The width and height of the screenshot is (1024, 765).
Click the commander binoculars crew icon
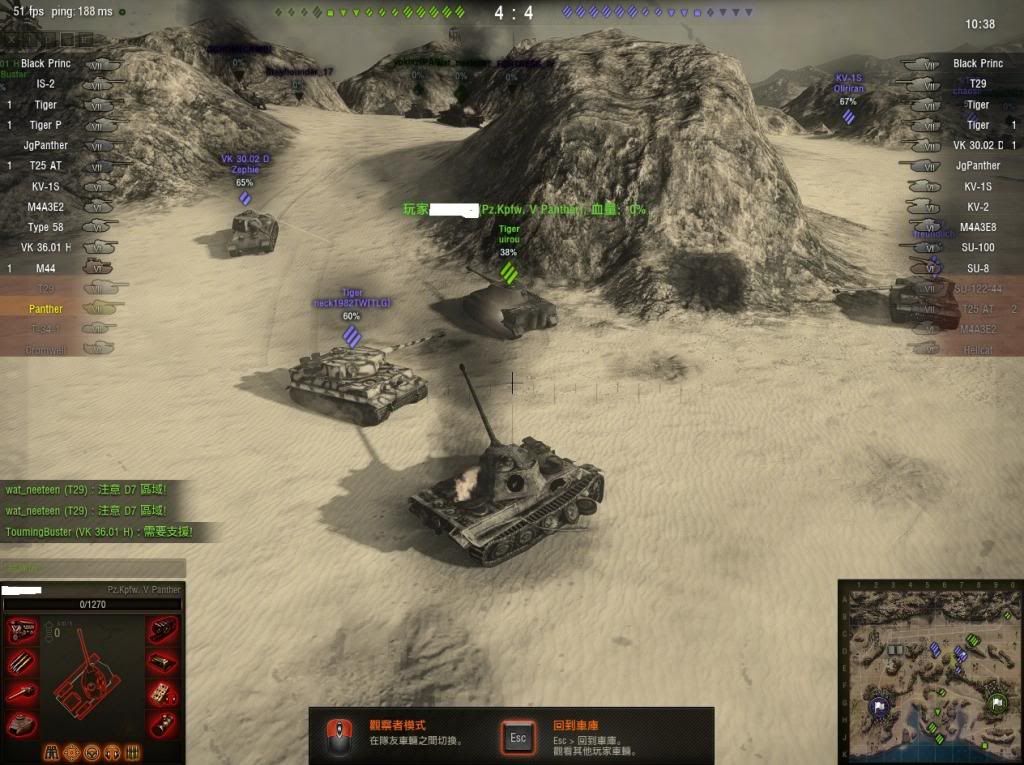(52, 752)
